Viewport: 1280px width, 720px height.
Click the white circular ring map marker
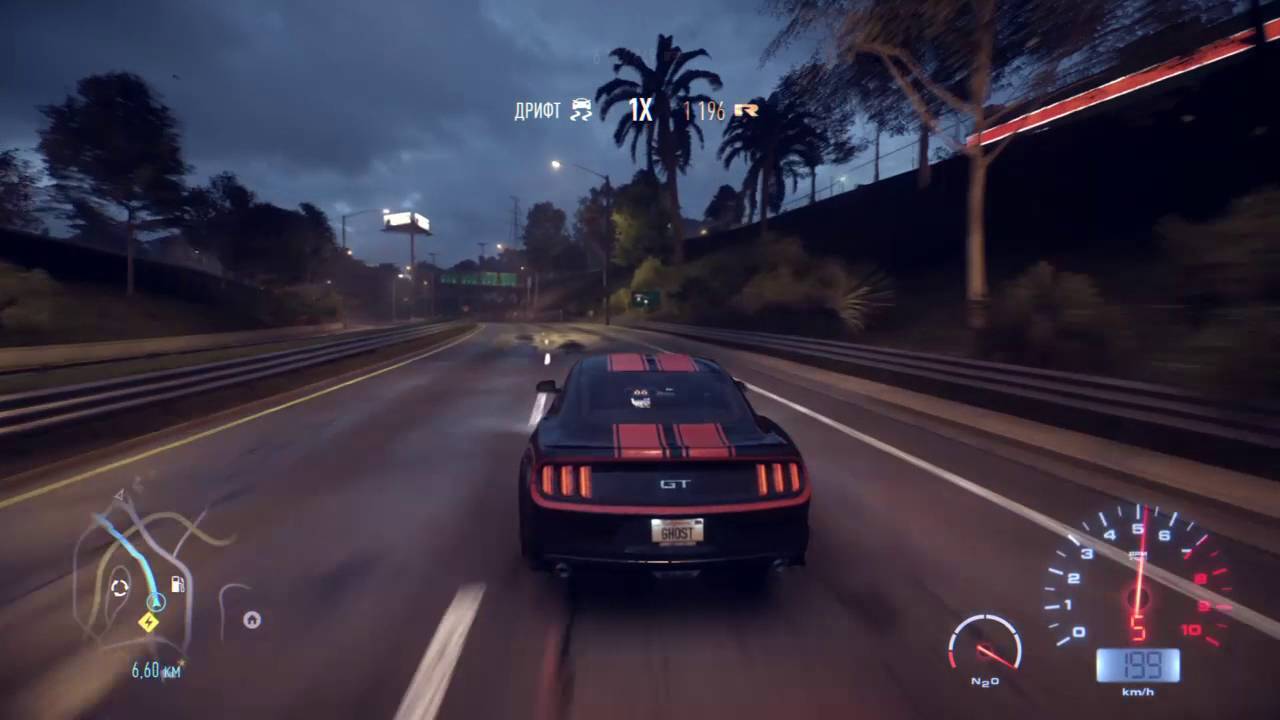(120, 588)
